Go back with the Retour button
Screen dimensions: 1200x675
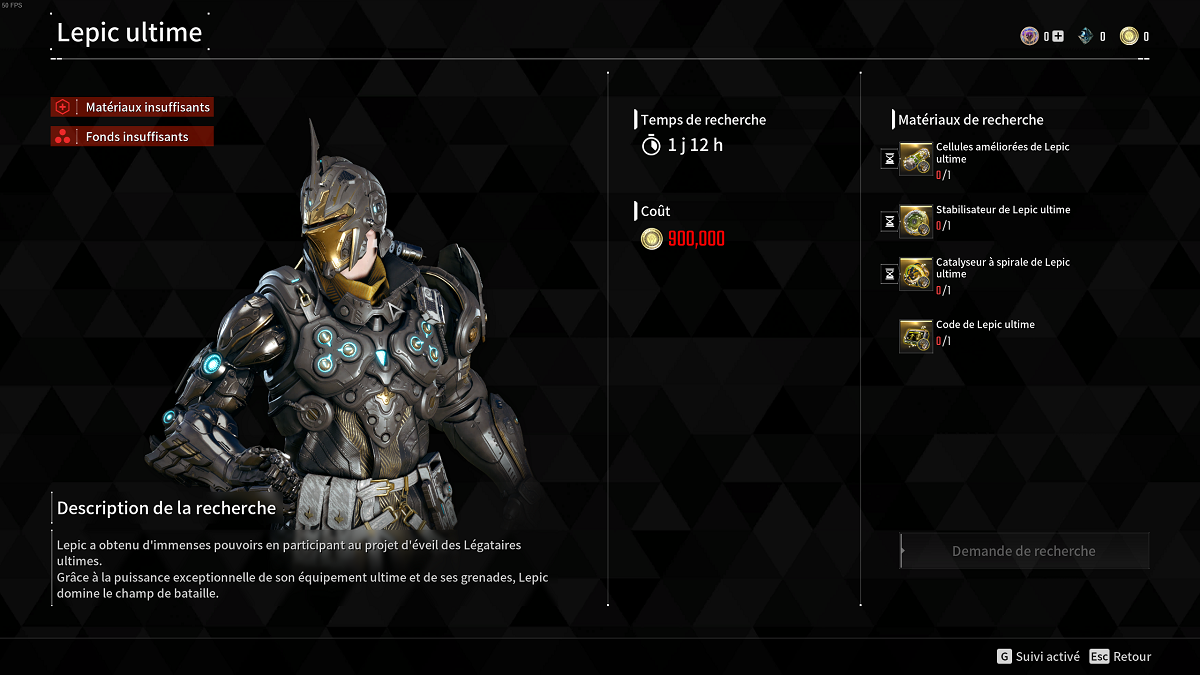1121,657
